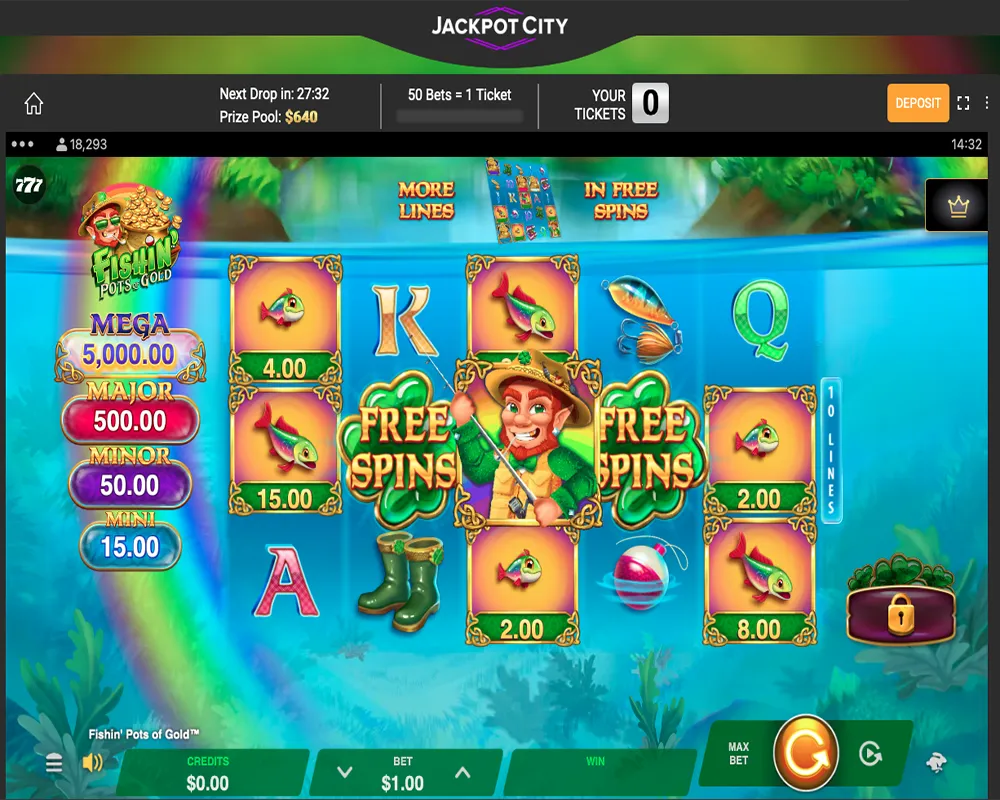View the Your Tickets counter

pos(650,103)
